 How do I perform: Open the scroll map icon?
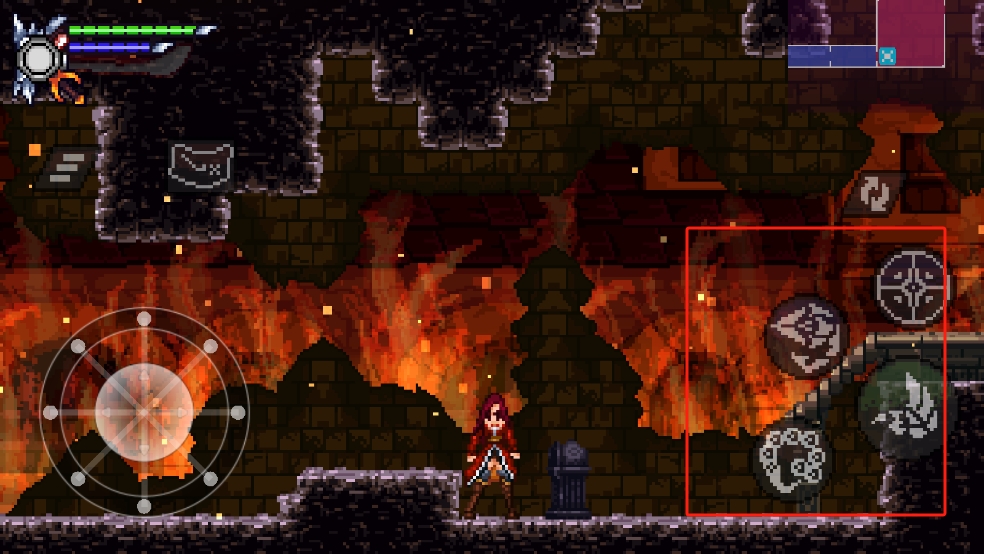[x=200, y=164]
